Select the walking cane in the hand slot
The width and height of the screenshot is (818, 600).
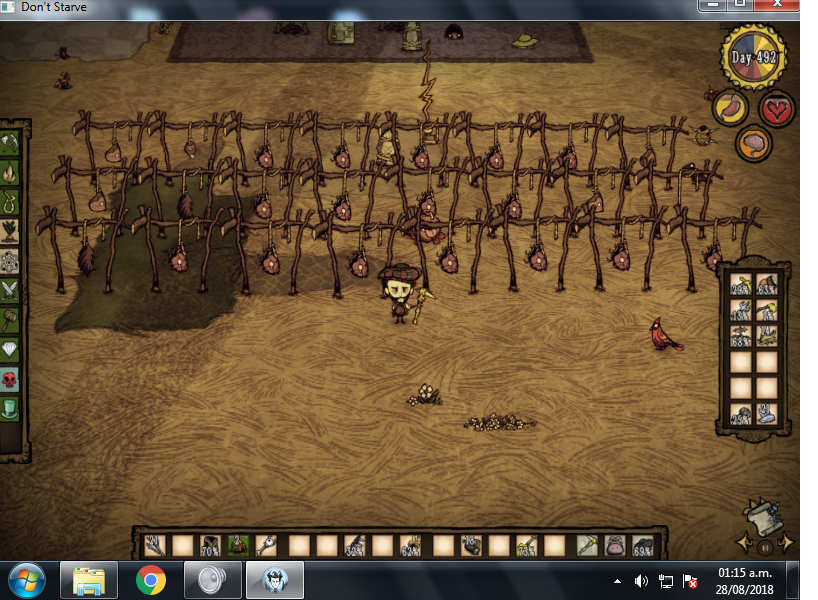point(587,546)
